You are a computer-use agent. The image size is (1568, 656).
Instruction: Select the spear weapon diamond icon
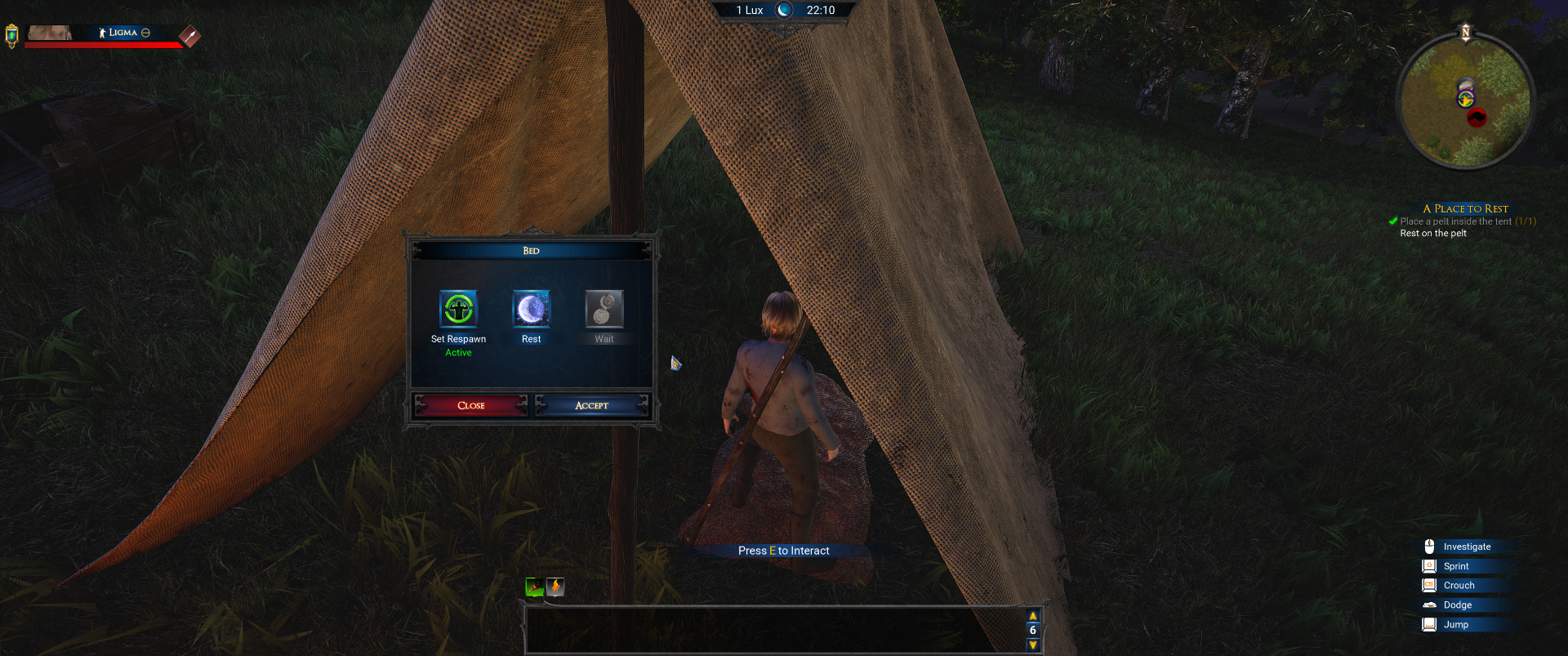pos(189,36)
